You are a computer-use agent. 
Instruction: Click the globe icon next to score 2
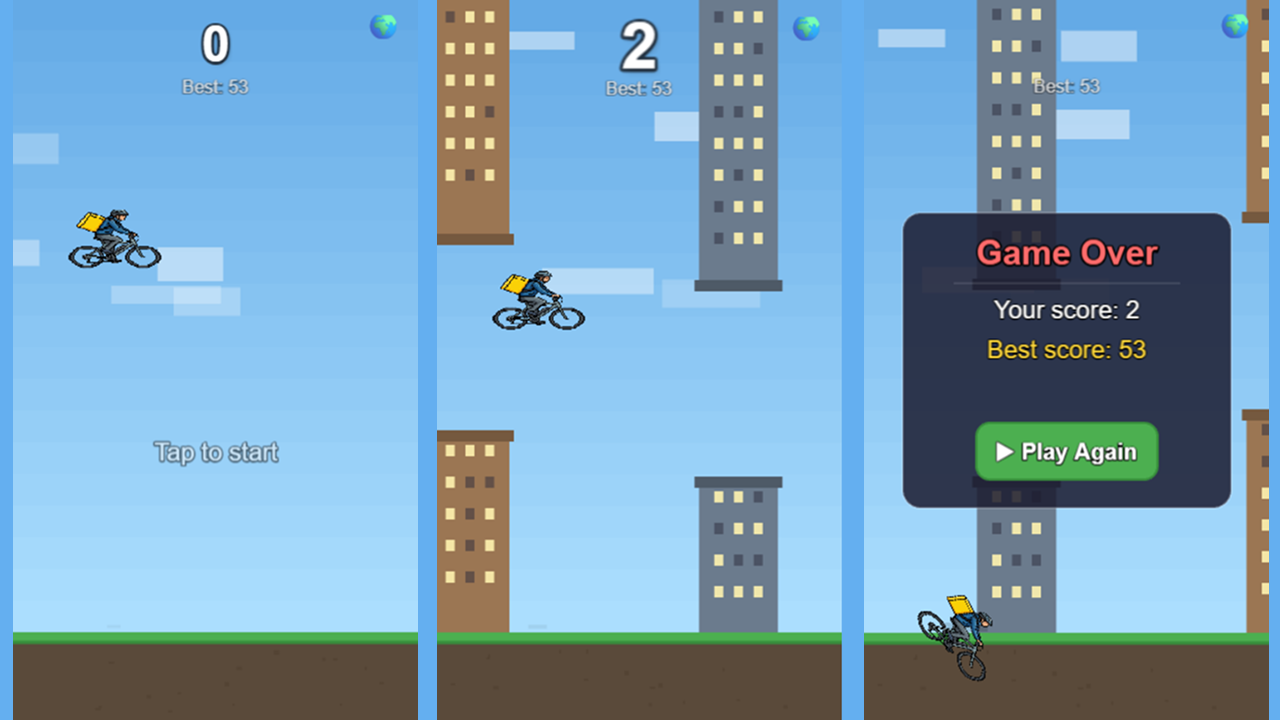pos(806,30)
